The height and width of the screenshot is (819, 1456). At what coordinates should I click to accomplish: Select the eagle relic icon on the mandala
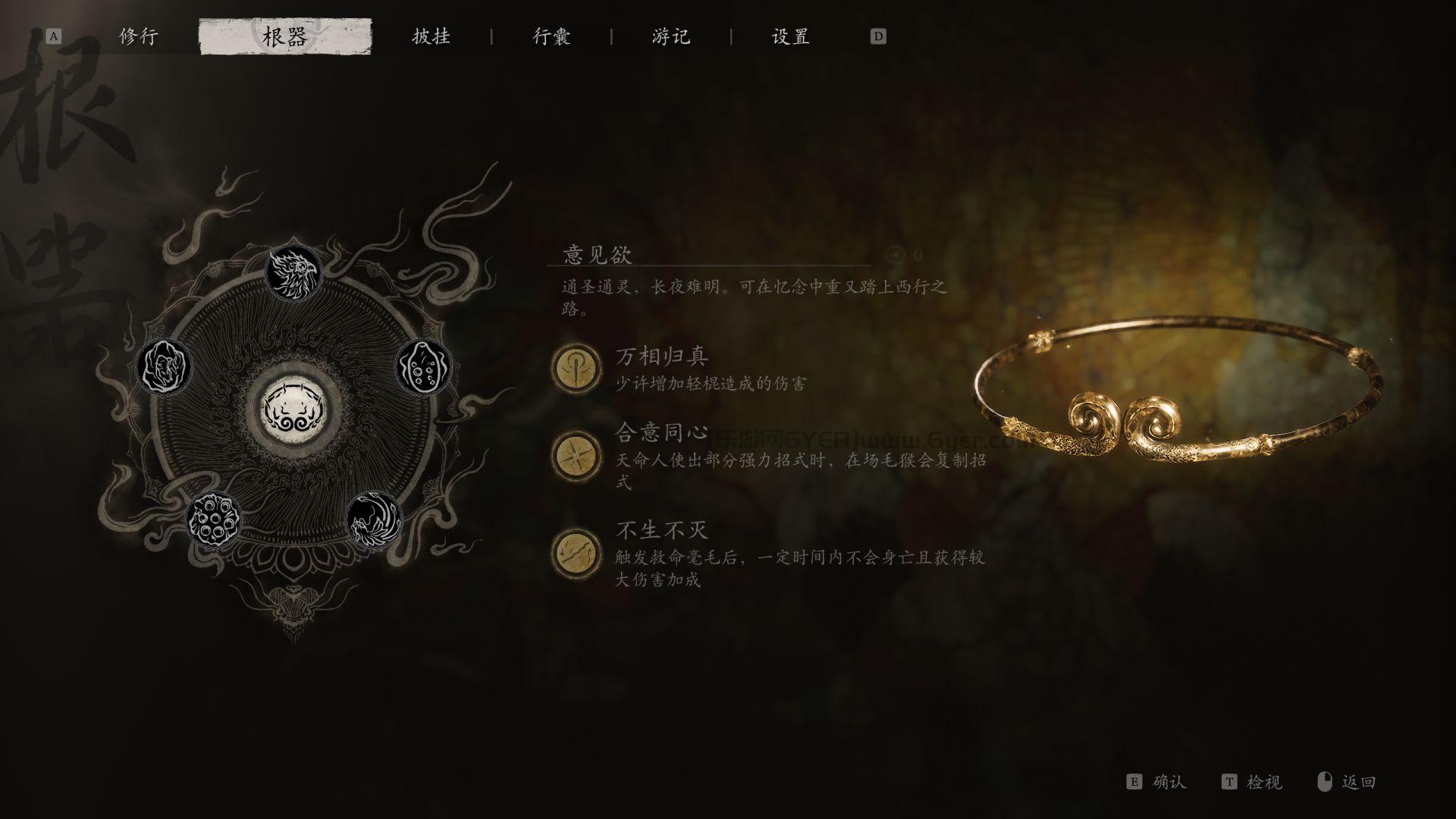pyautogui.click(x=294, y=273)
